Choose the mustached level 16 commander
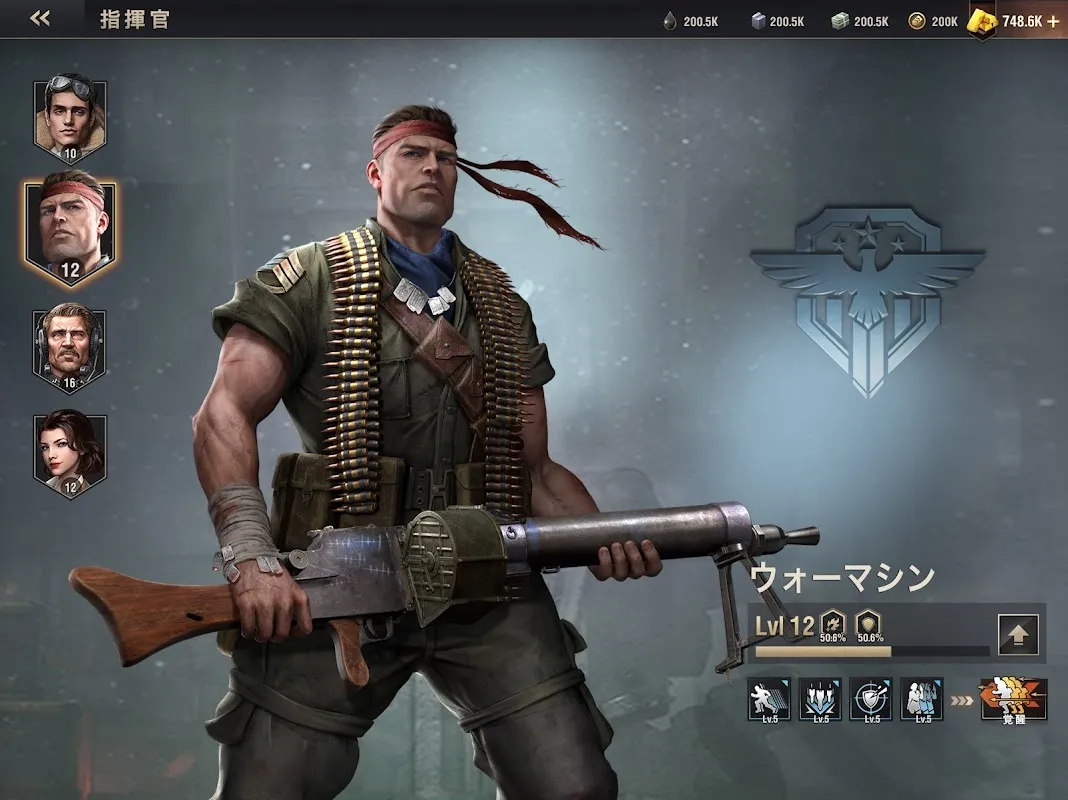This screenshot has height=800, width=1068. [x=70, y=349]
